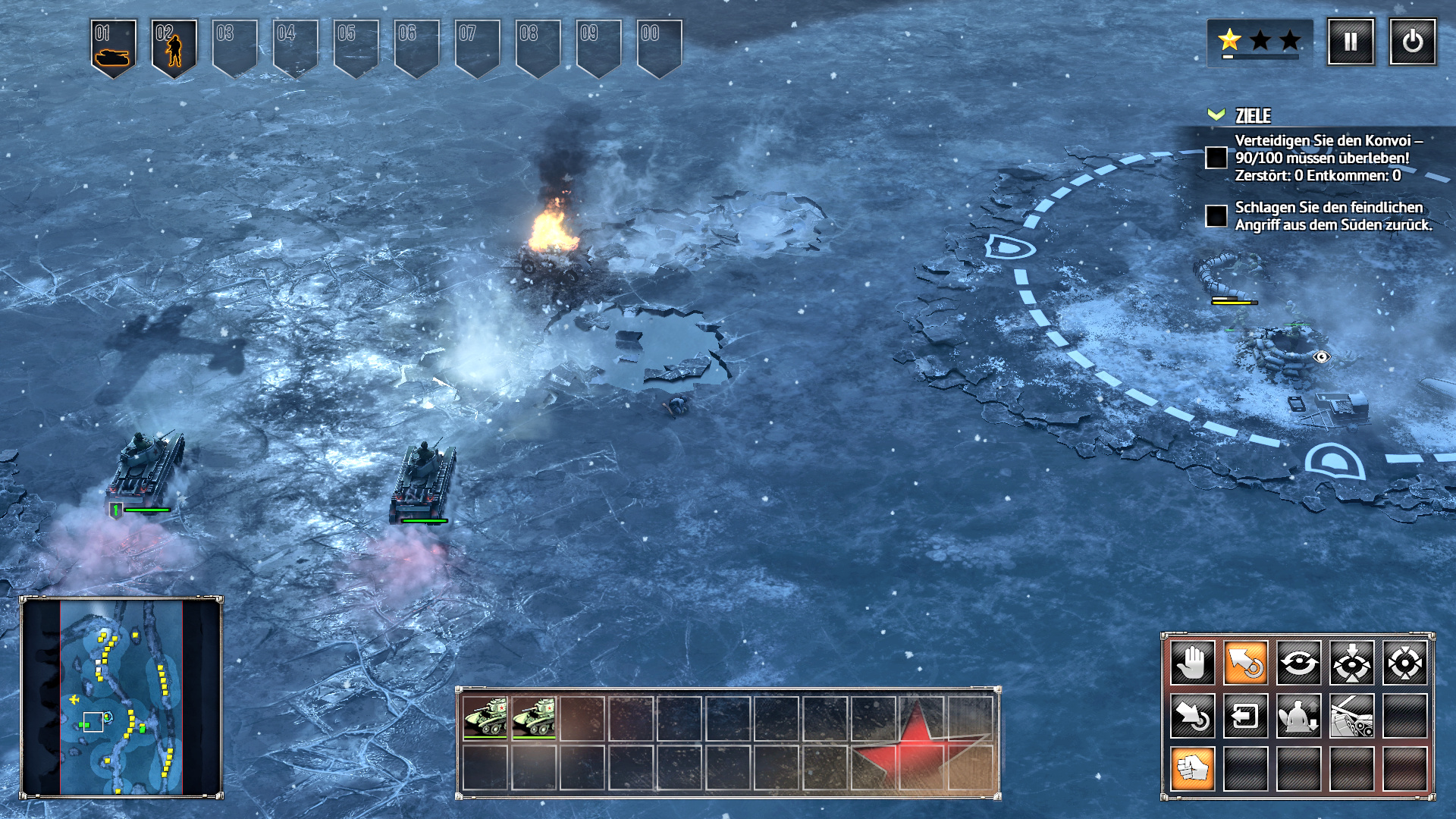Select control group 02 with the infantry soldier
1456x819 pixels.
174,47
